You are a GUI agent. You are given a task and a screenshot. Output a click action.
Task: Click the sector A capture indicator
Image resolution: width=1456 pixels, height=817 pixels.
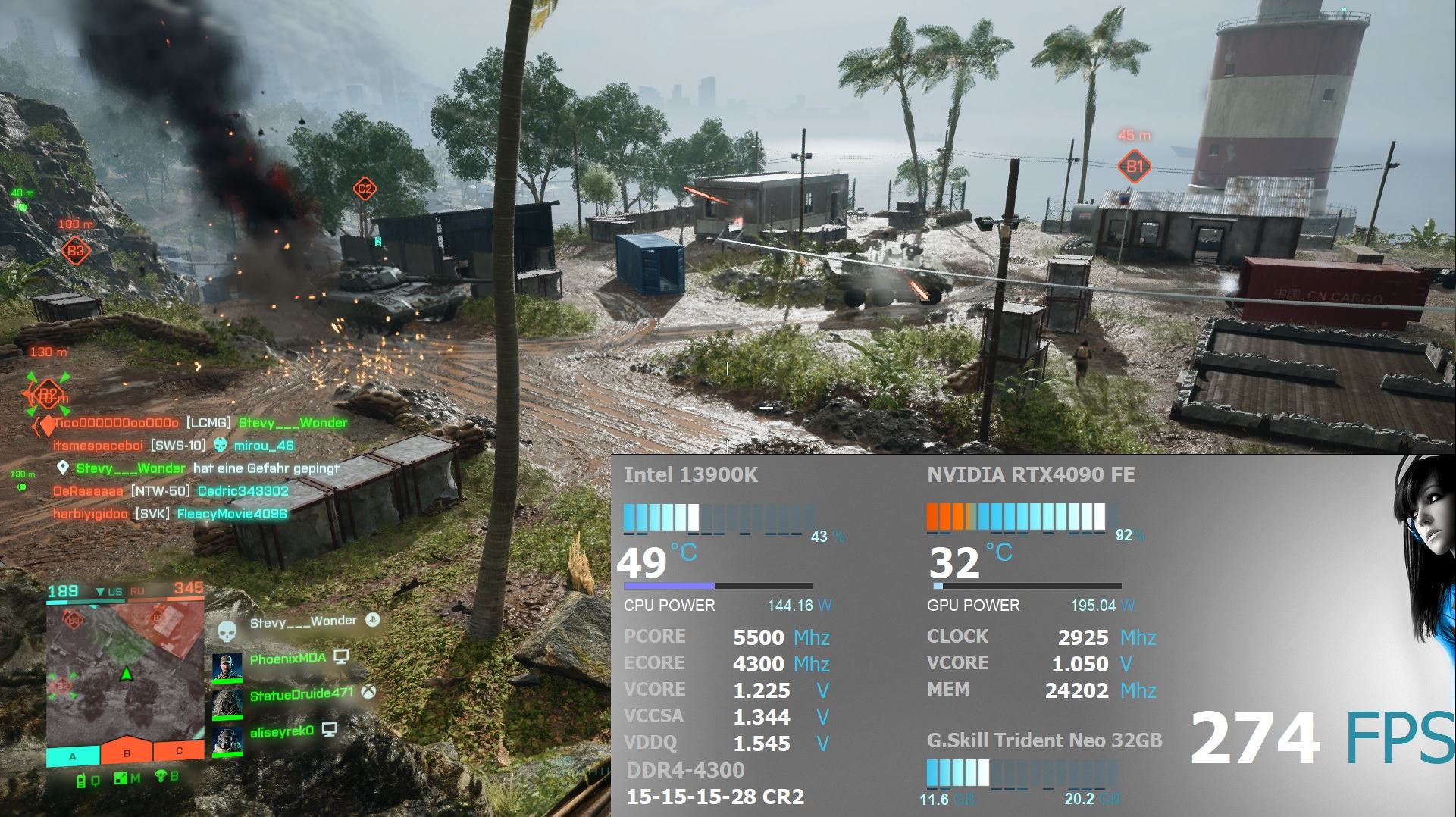tap(73, 754)
